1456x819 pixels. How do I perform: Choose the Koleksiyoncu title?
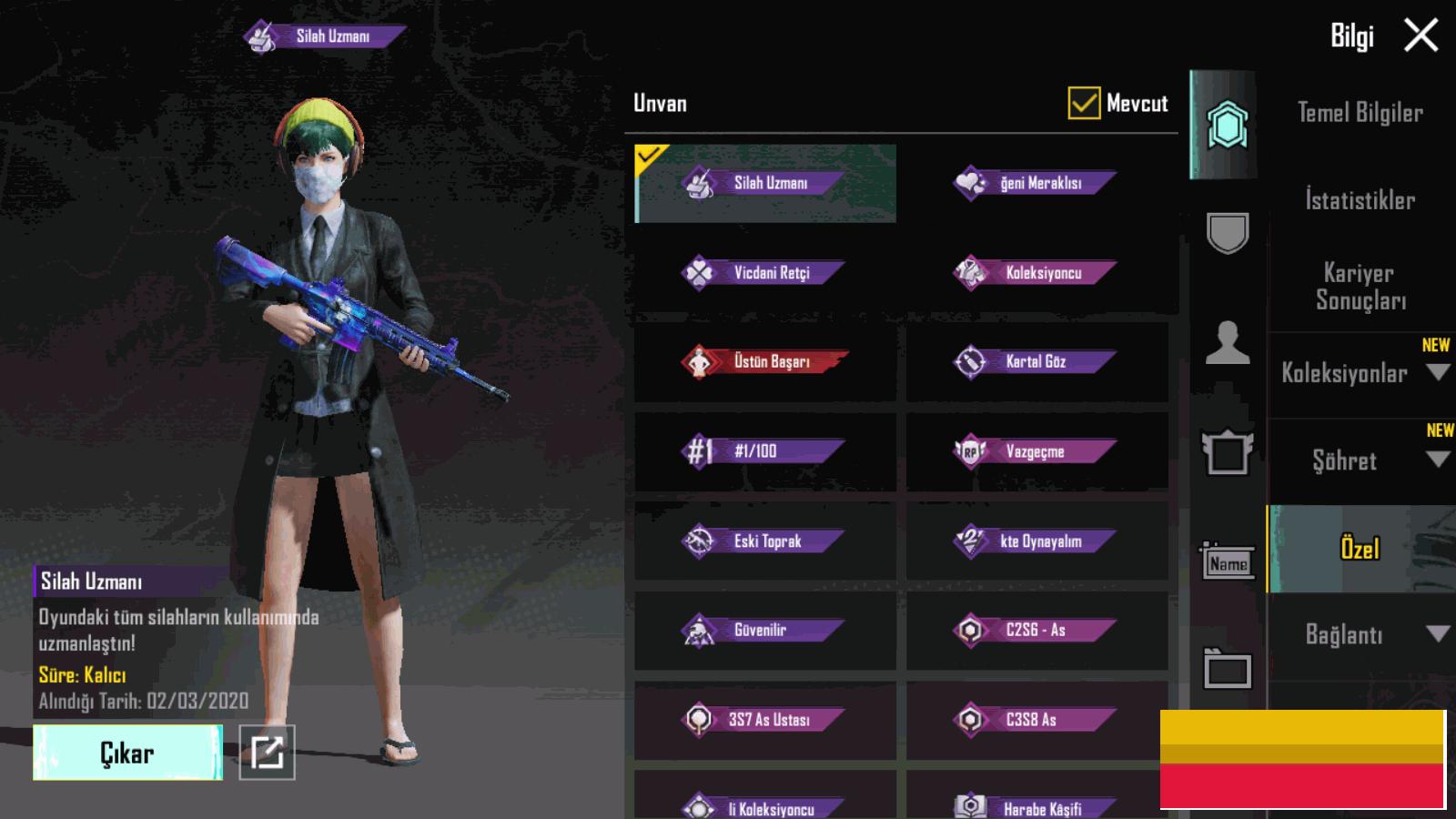(x=1036, y=273)
